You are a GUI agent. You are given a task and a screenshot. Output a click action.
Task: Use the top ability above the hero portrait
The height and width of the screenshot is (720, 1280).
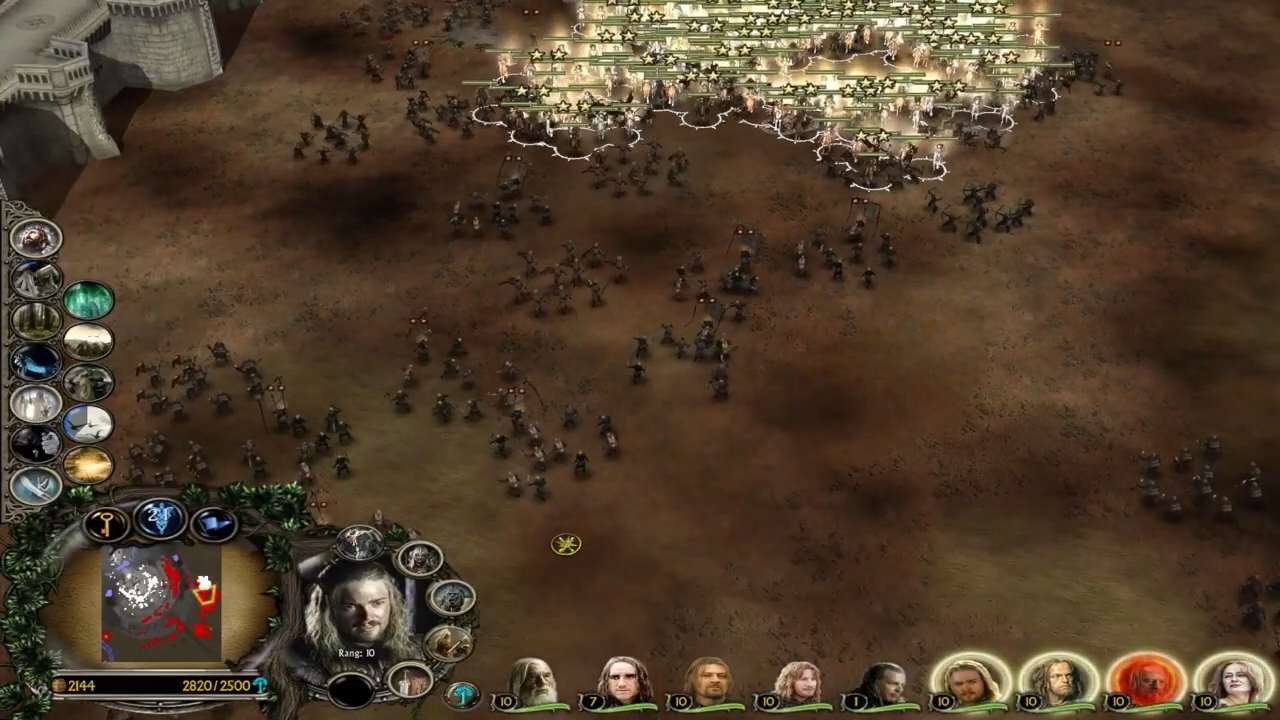[358, 543]
